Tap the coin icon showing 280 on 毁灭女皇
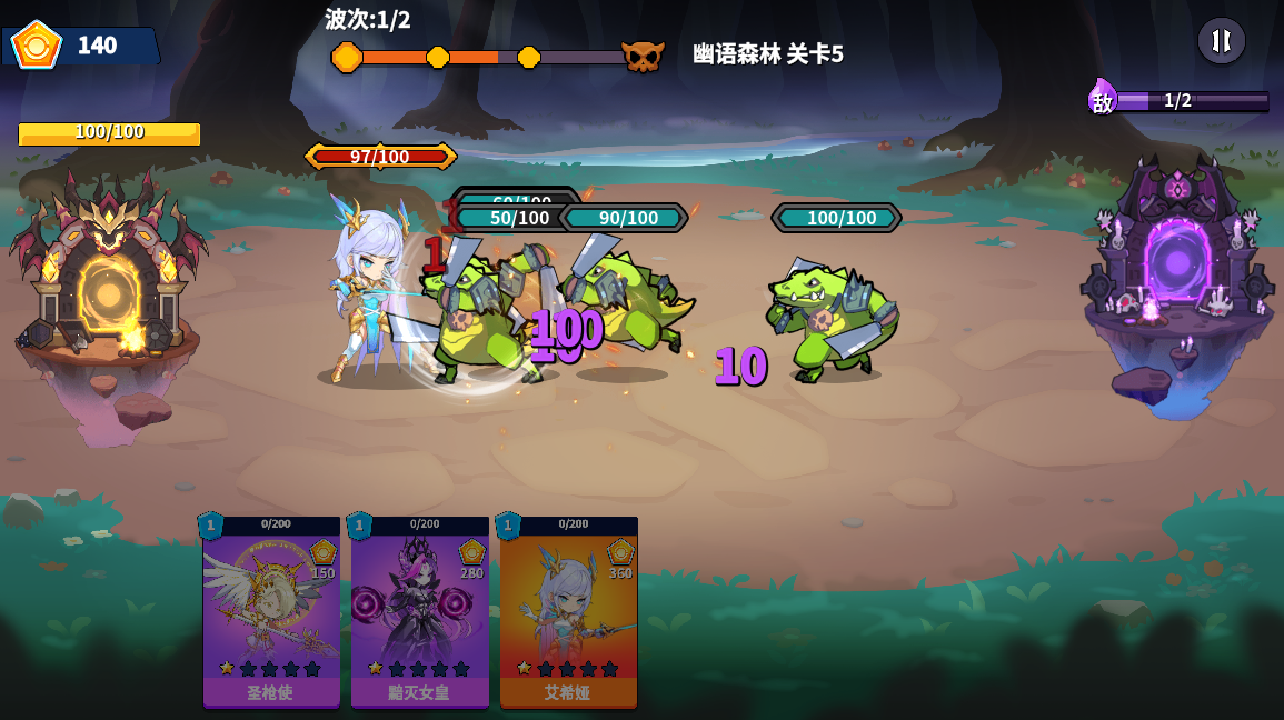 click(x=472, y=554)
